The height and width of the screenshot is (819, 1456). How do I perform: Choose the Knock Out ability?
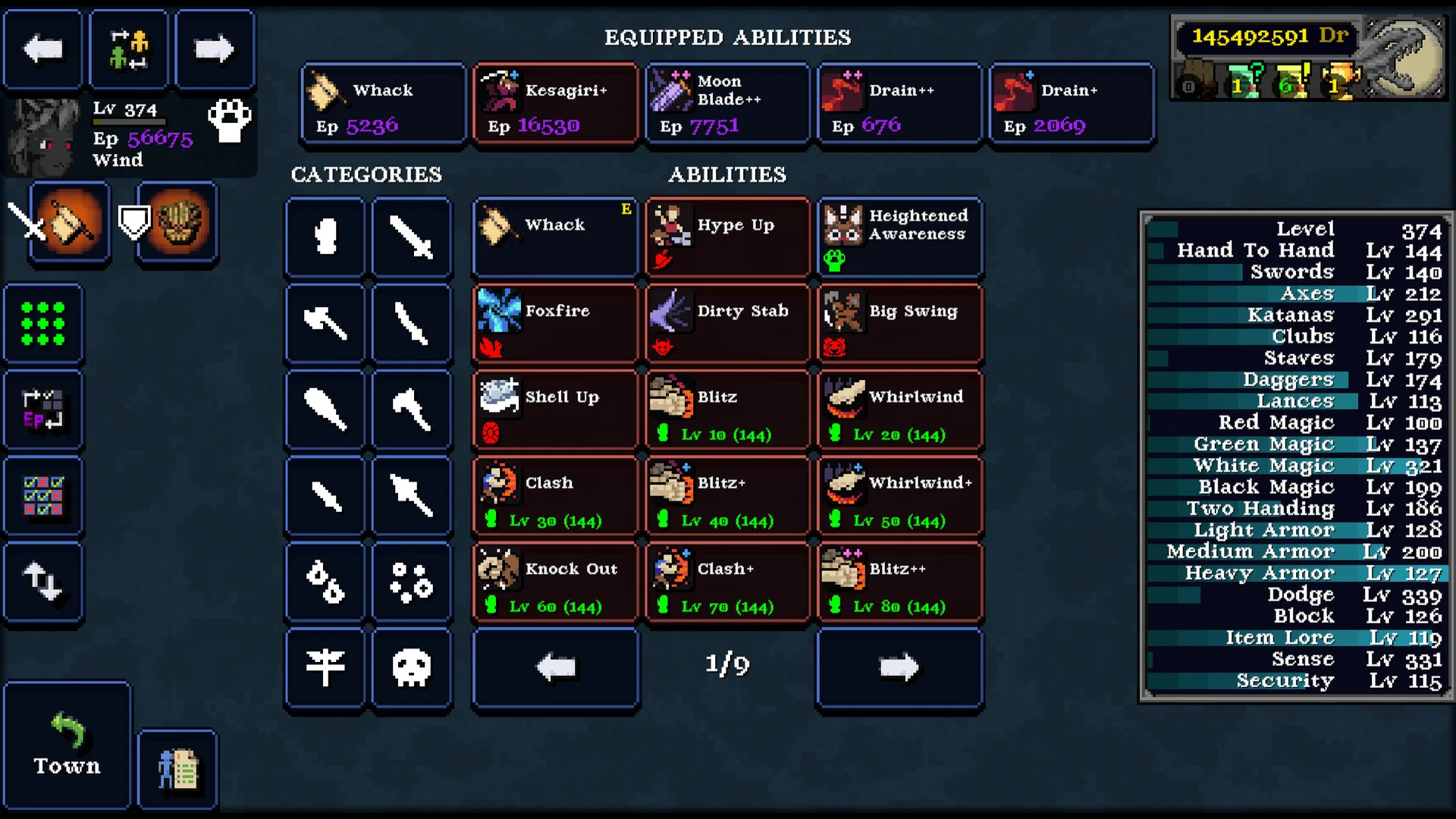555,582
